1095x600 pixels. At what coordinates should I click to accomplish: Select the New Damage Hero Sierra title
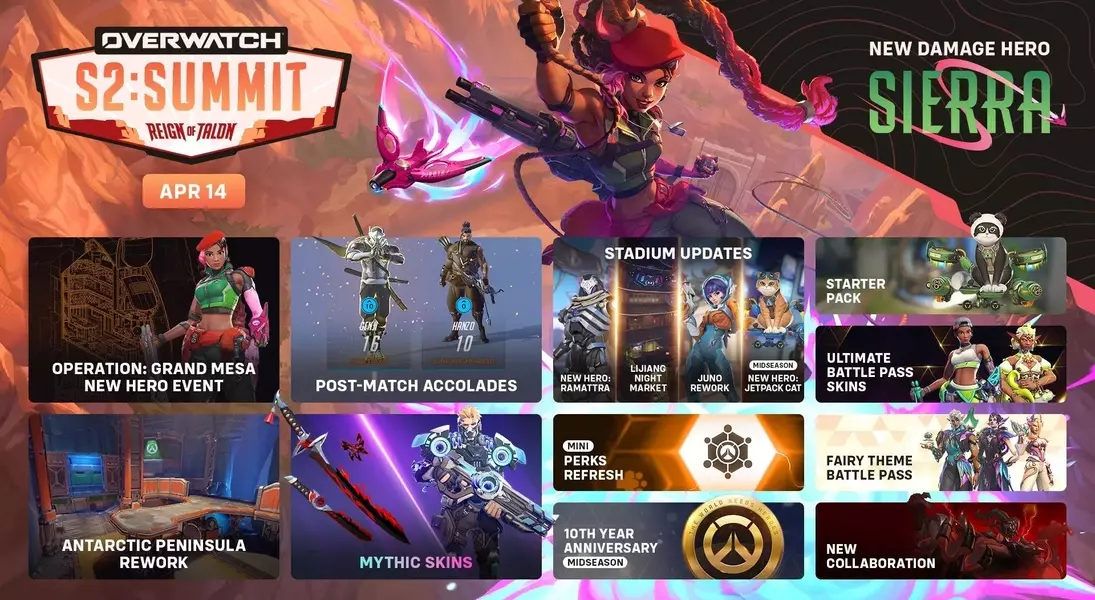click(x=959, y=92)
